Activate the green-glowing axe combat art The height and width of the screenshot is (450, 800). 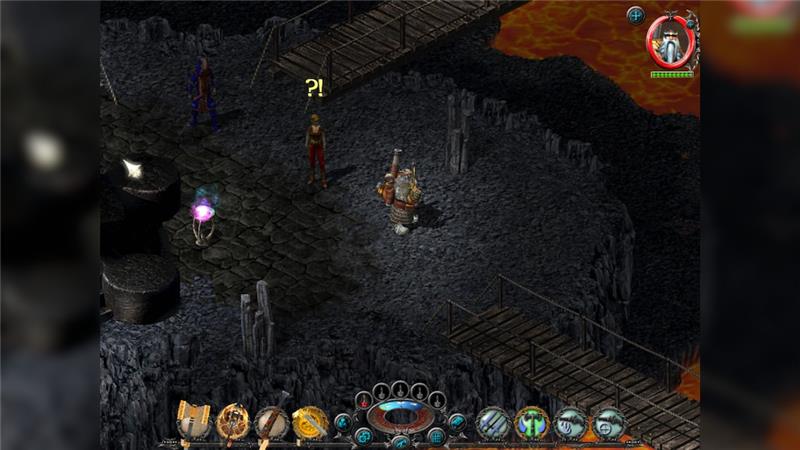click(532, 423)
